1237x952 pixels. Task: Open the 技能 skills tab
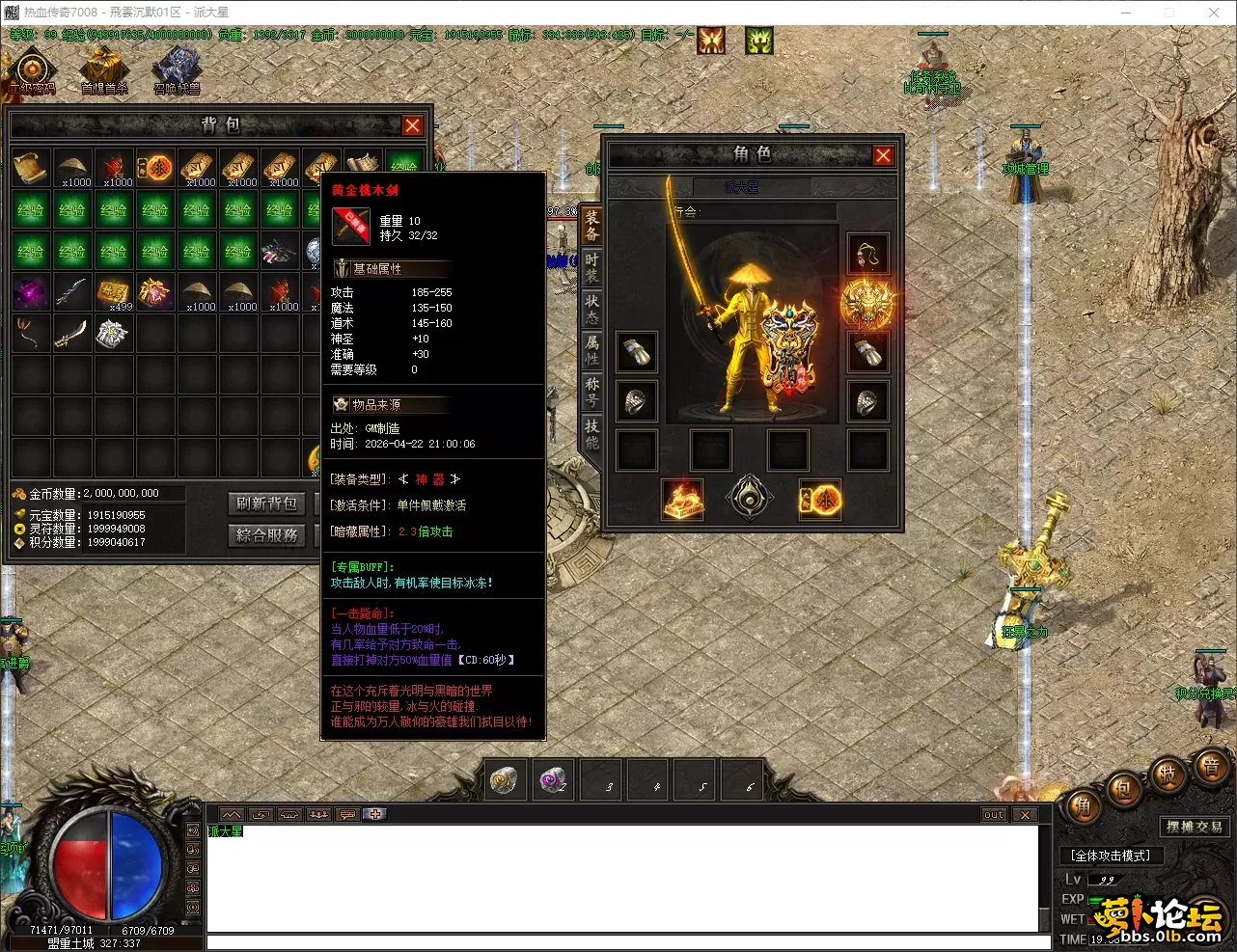point(591,433)
